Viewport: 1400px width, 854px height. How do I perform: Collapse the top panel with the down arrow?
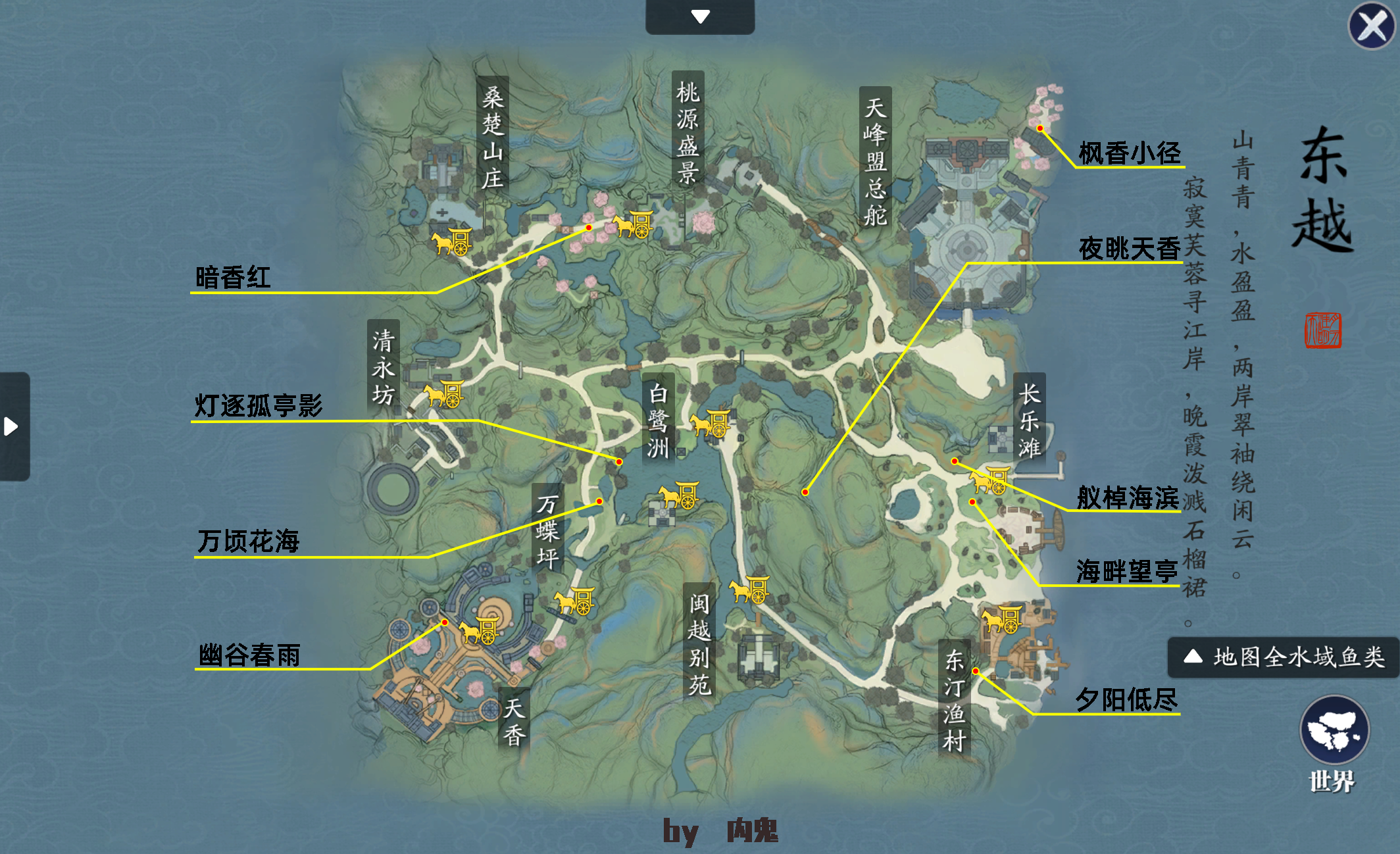pos(700,18)
